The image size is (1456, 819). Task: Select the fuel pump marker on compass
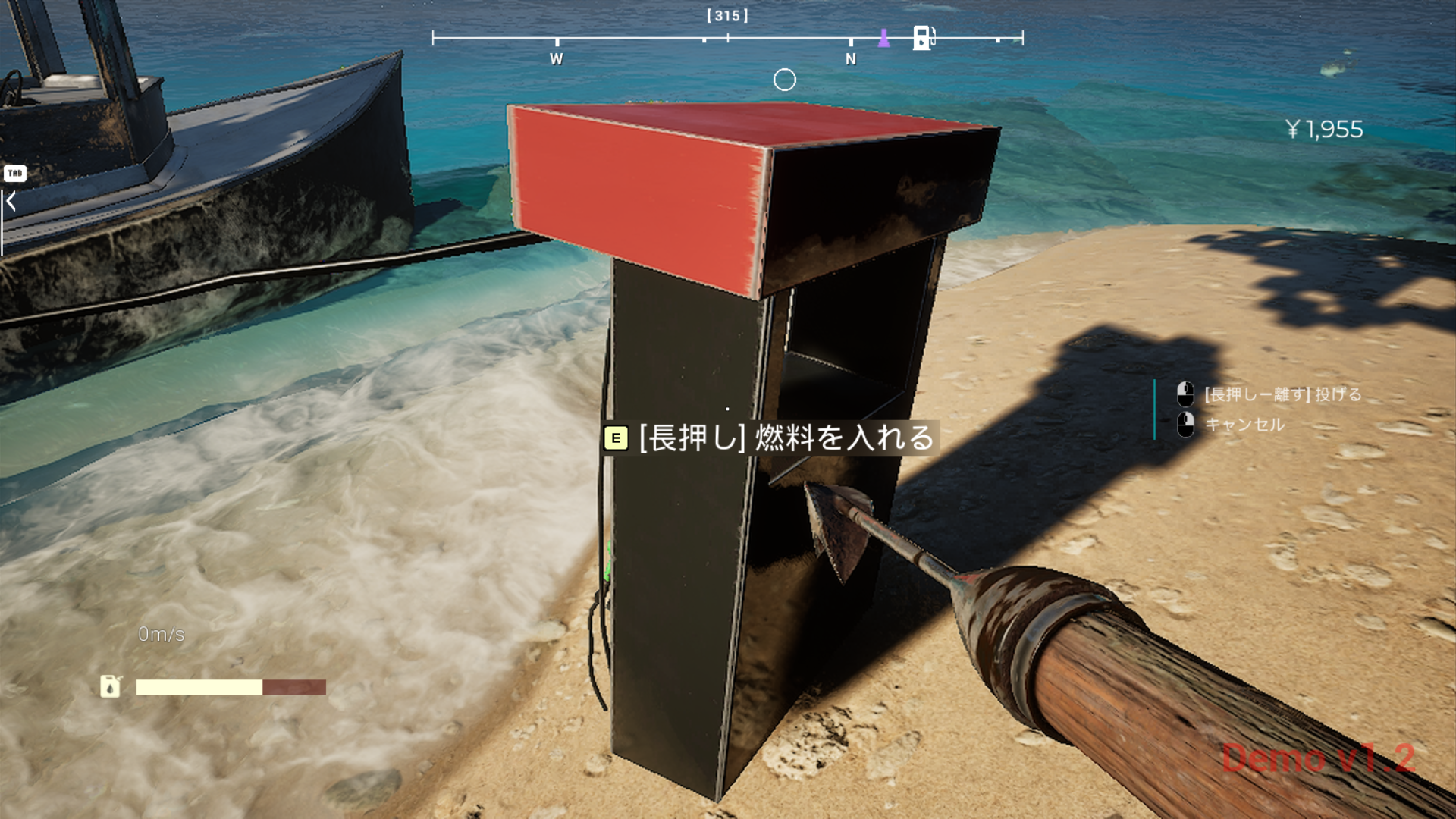click(922, 37)
